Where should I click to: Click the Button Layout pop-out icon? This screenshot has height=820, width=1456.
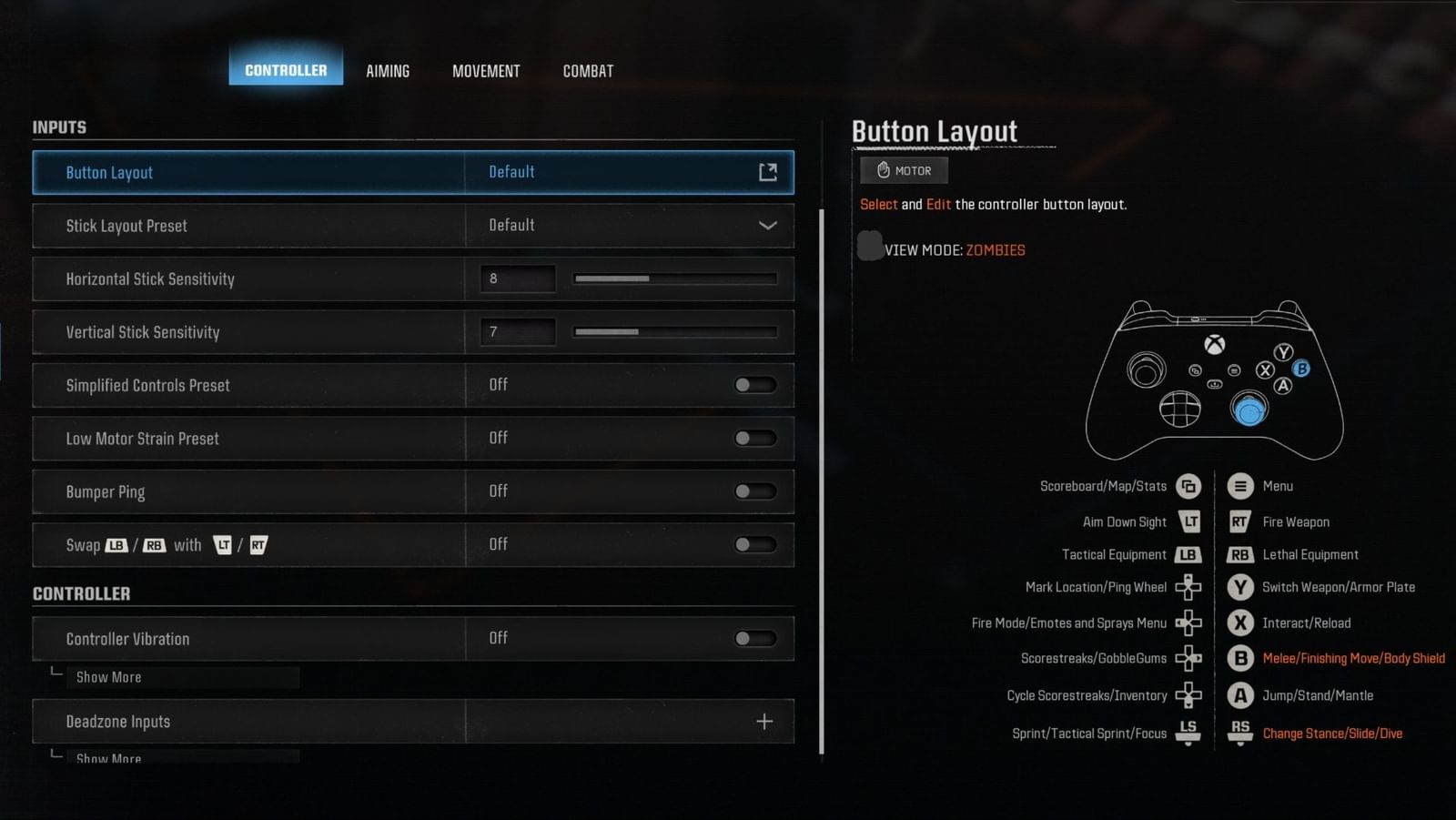767,172
